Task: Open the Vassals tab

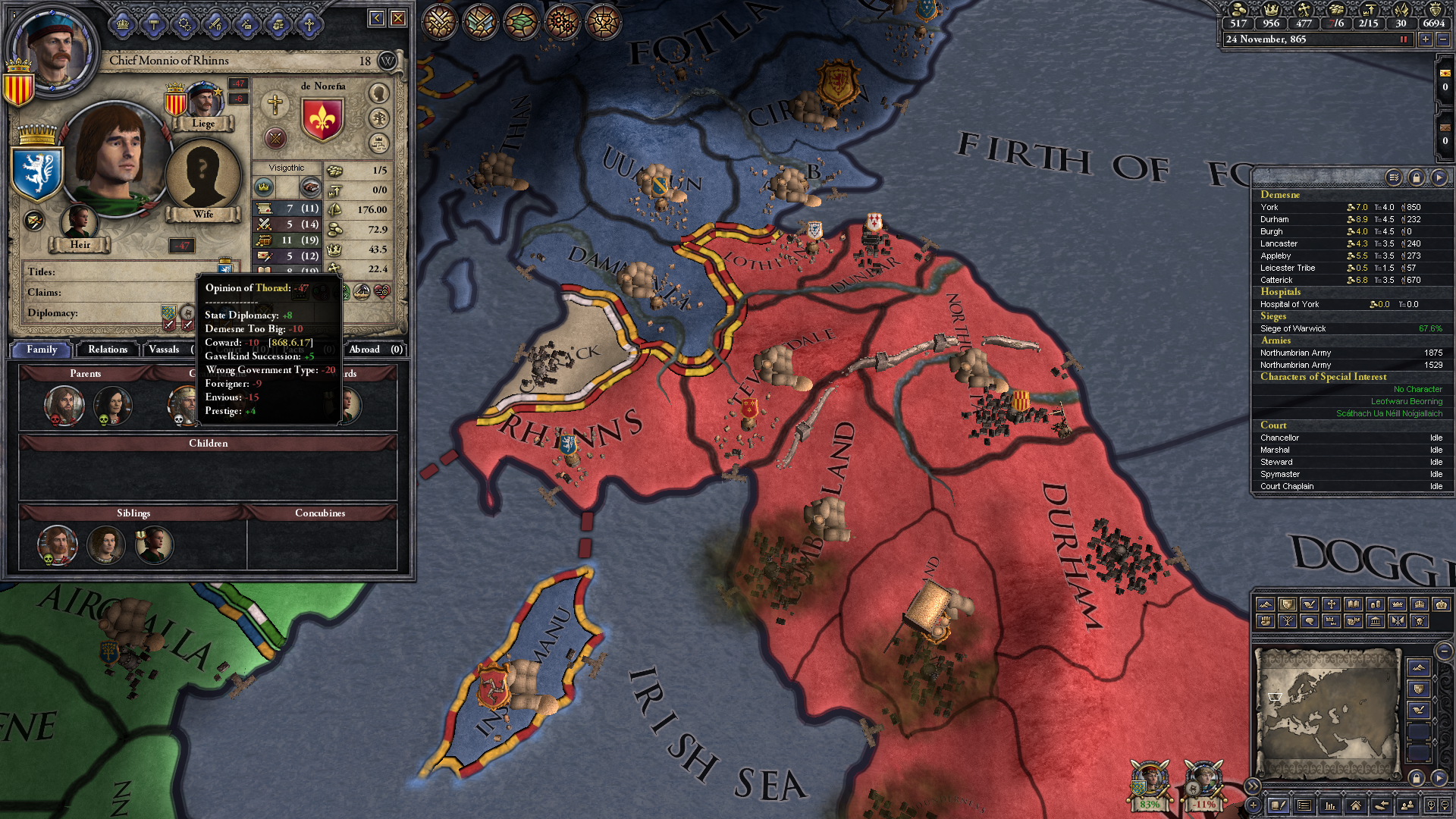Action: (x=165, y=350)
